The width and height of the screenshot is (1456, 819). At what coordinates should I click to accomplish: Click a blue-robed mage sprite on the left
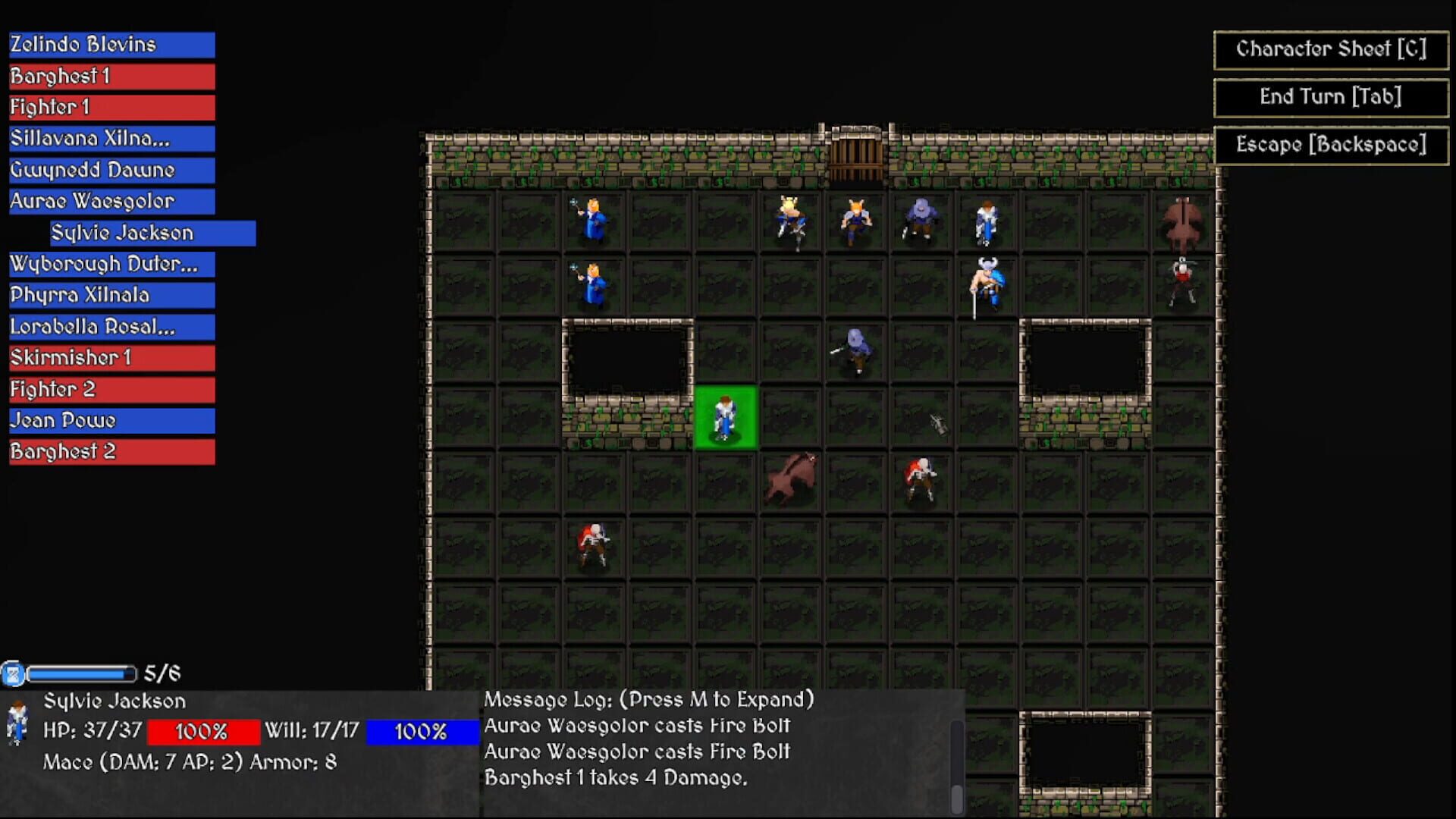(x=591, y=220)
